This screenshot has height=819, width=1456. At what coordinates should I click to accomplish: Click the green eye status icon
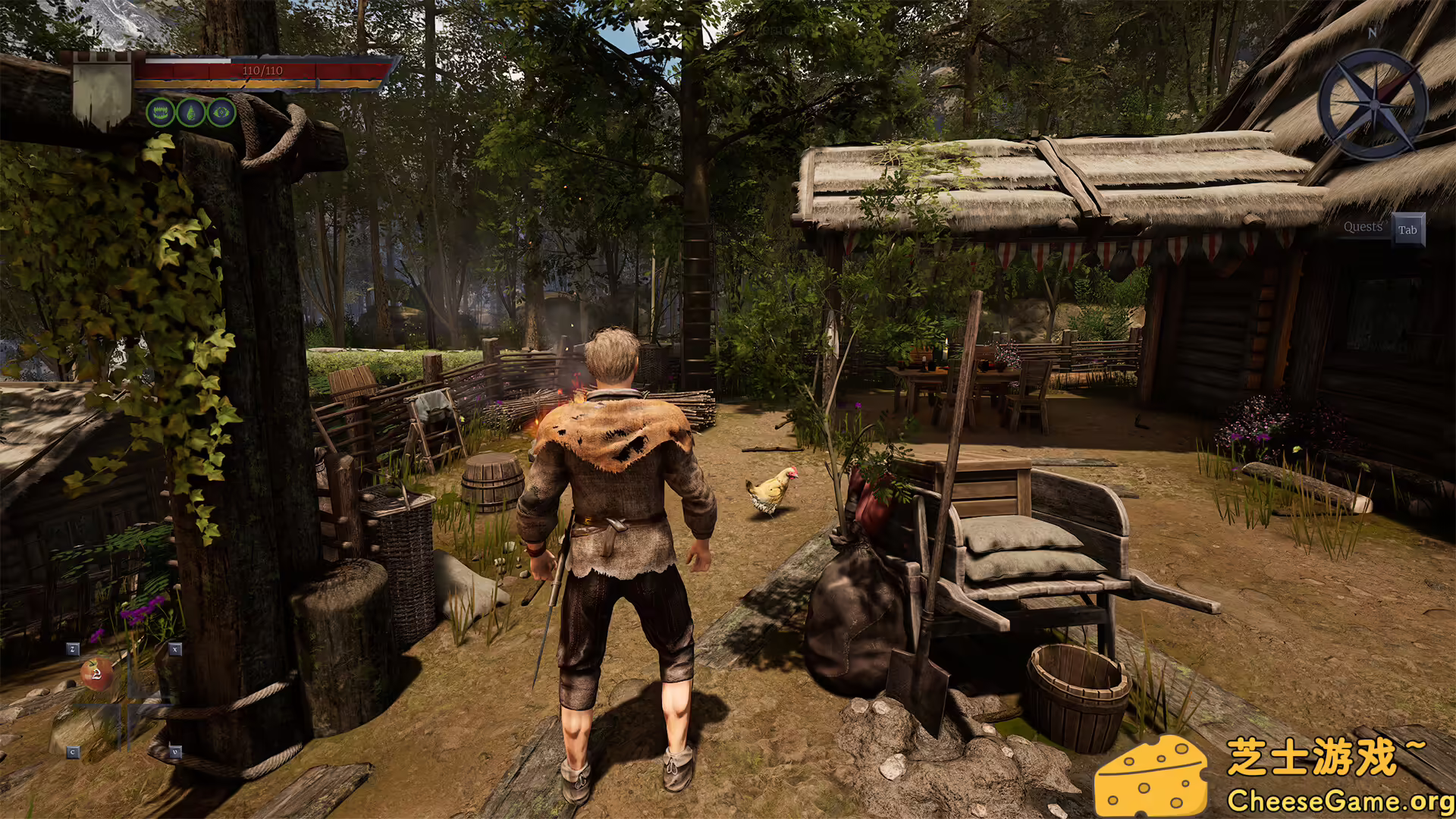click(x=221, y=113)
